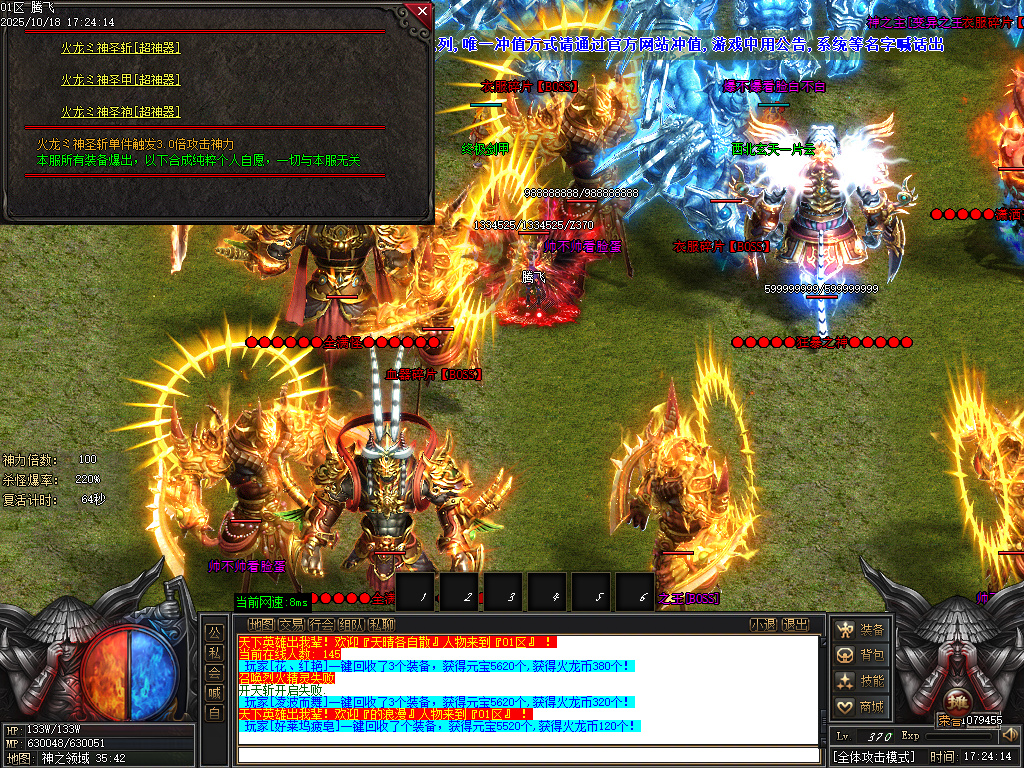Open the 背包 bag inventory
Image resolution: width=1024 pixels, height=768 pixels.
861,655
